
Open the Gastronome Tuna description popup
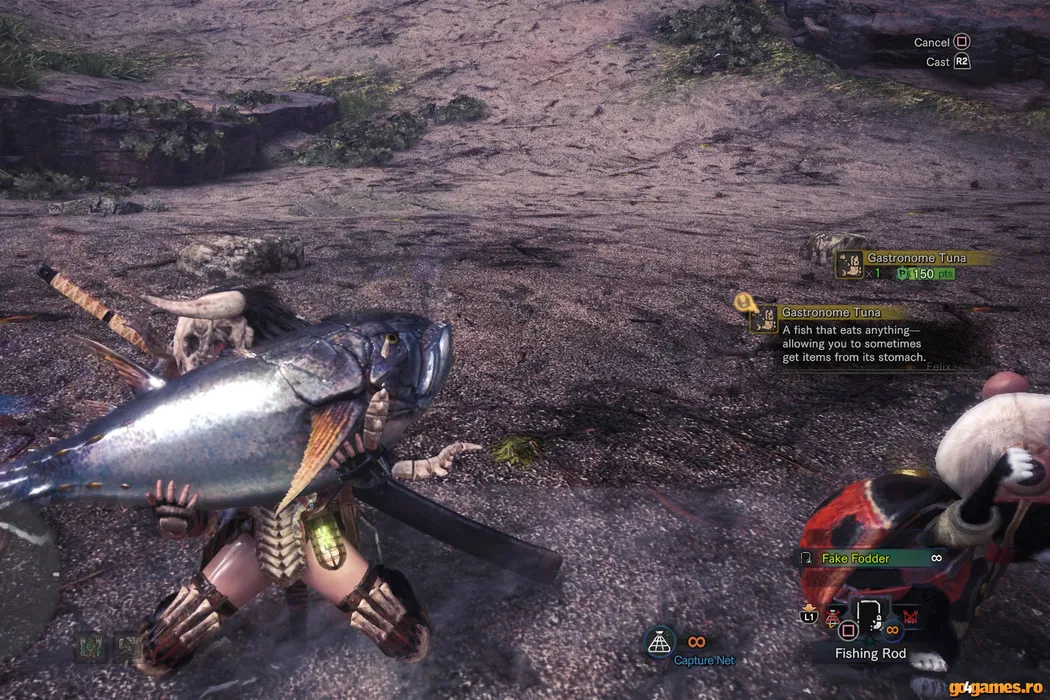tap(846, 336)
